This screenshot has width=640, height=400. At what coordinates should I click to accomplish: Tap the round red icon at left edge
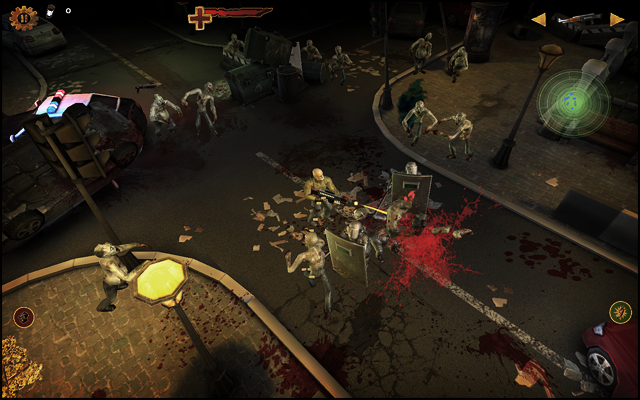click(x=24, y=317)
